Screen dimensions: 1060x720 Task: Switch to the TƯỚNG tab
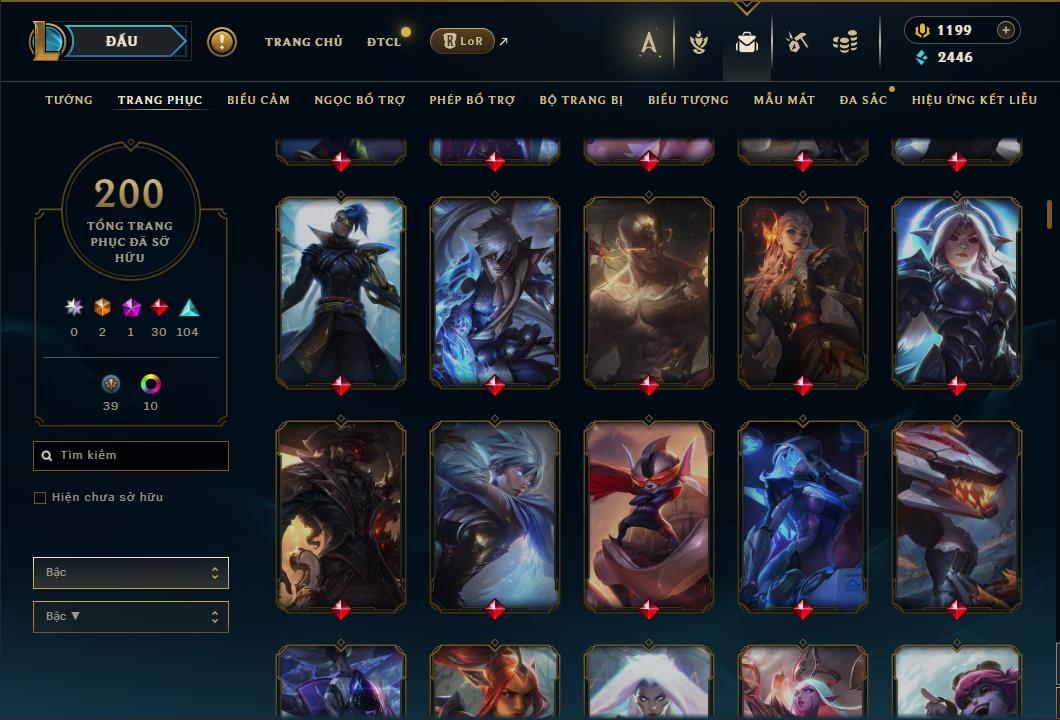click(69, 100)
